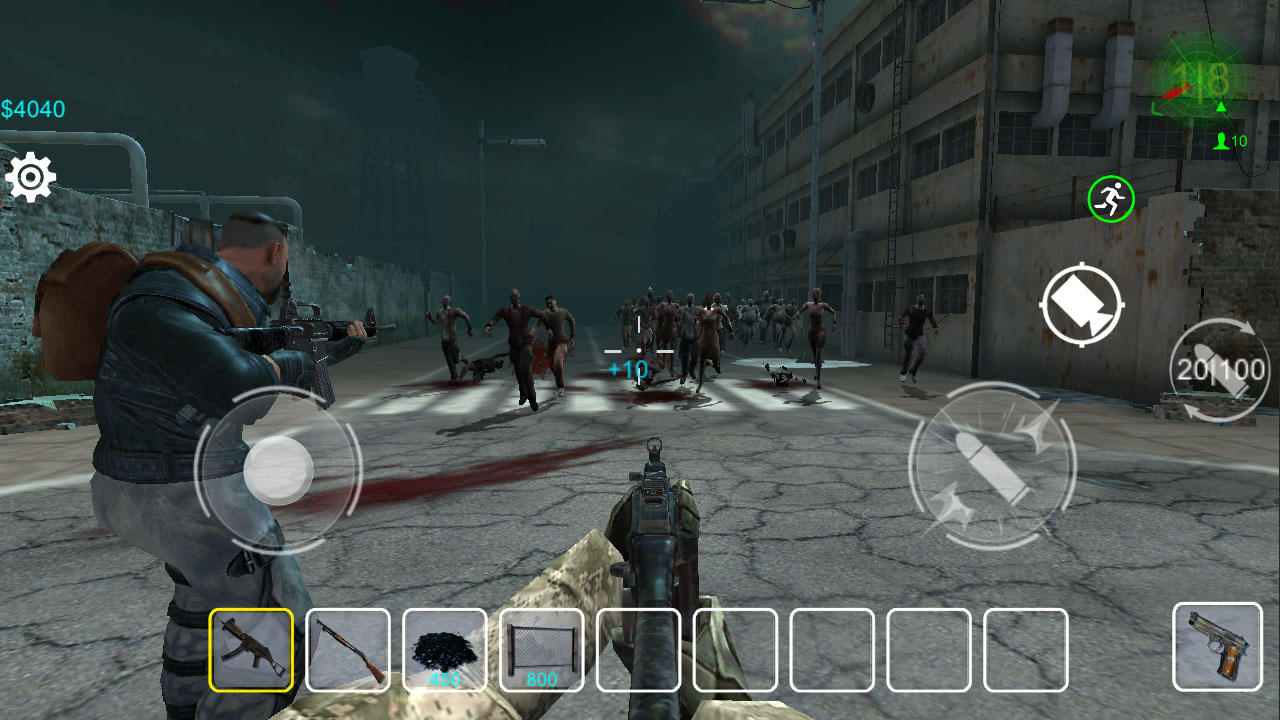Tap the +10 score popup near the crosshair
The width and height of the screenshot is (1280, 720).
628,369
